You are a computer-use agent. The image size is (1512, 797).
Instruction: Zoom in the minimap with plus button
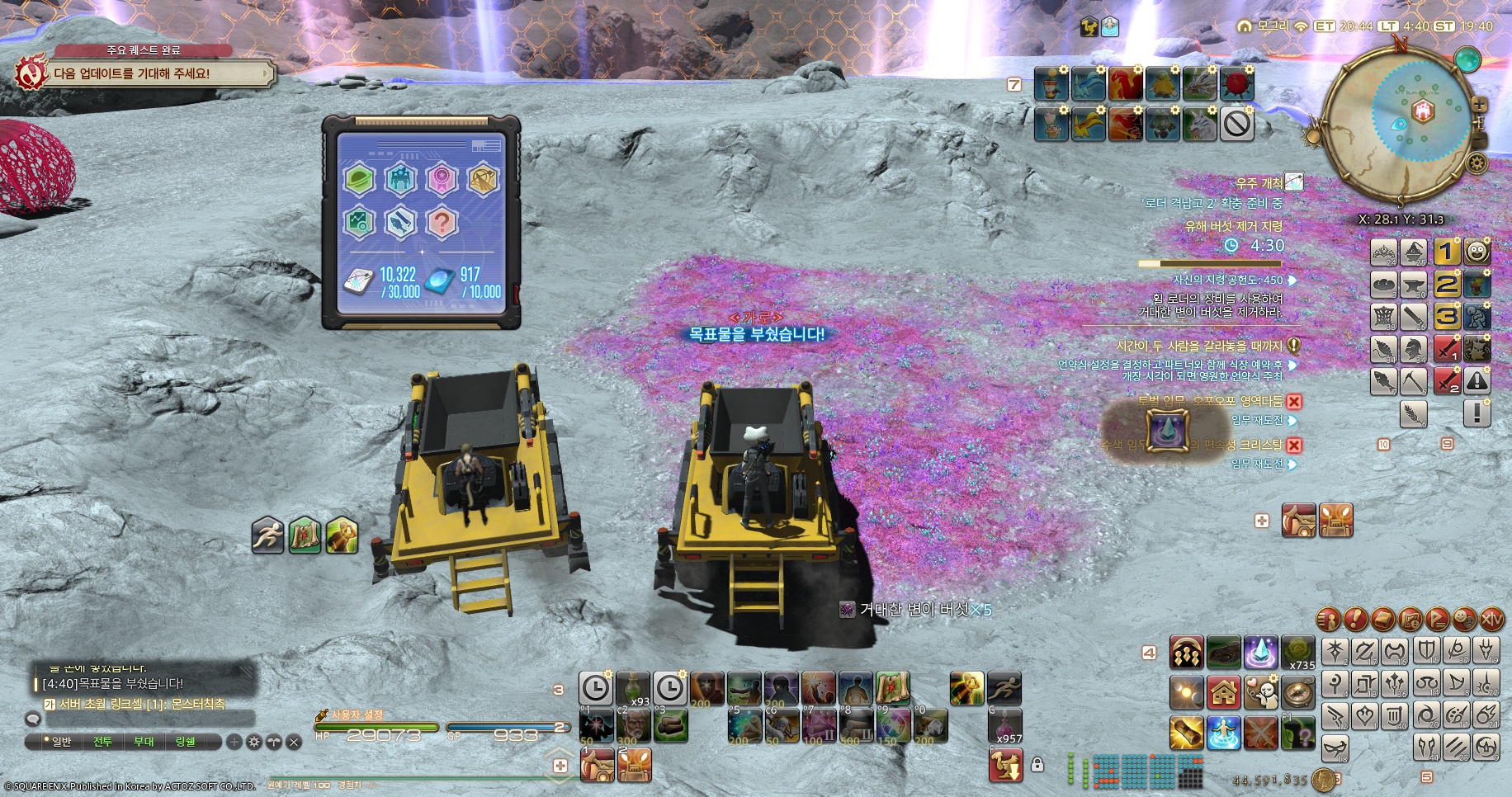pos(1479,106)
